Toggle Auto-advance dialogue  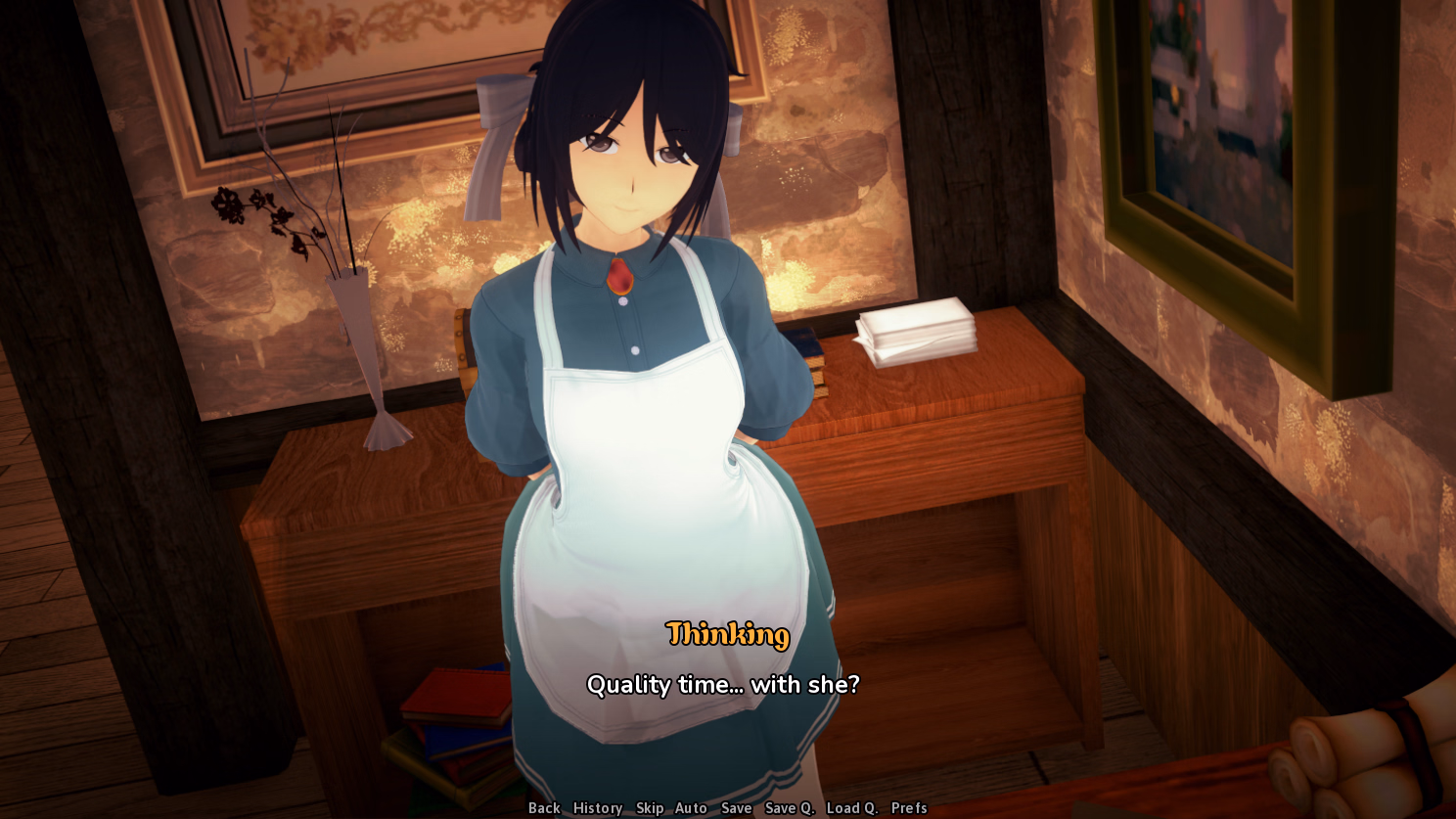[x=691, y=808]
